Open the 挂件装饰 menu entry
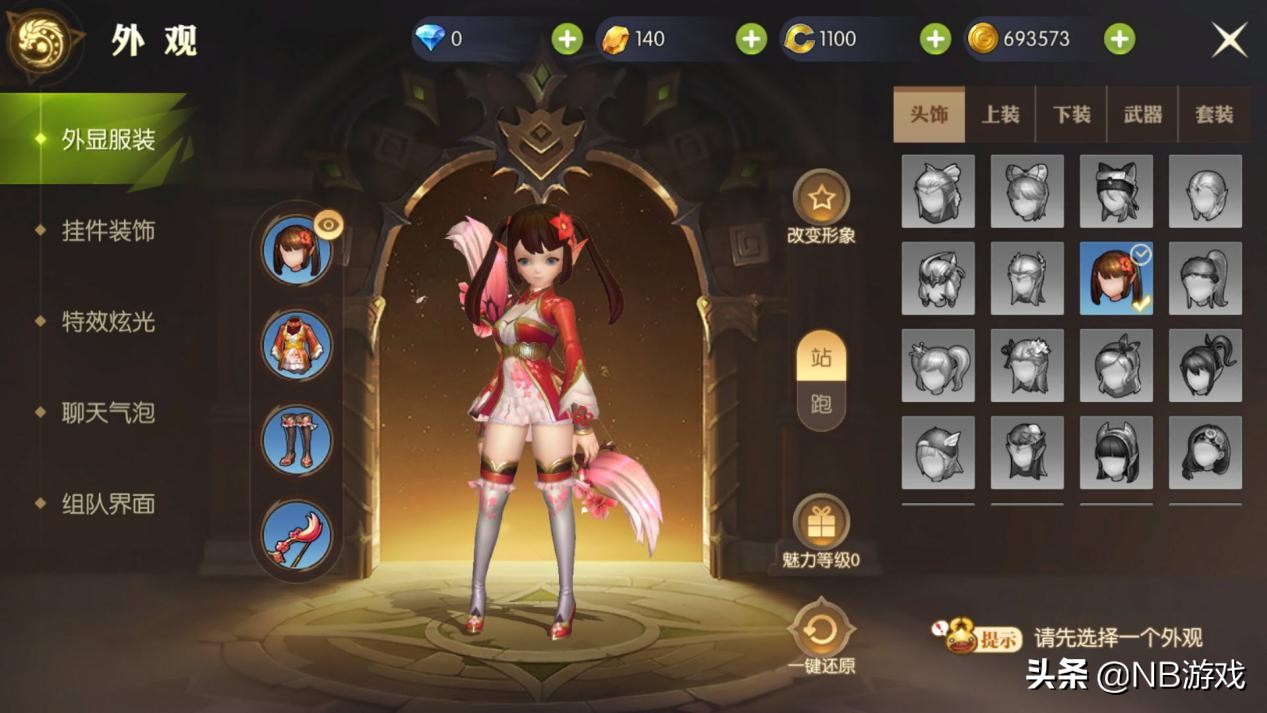The width and height of the screenshot is (1267, 713). 108,231
